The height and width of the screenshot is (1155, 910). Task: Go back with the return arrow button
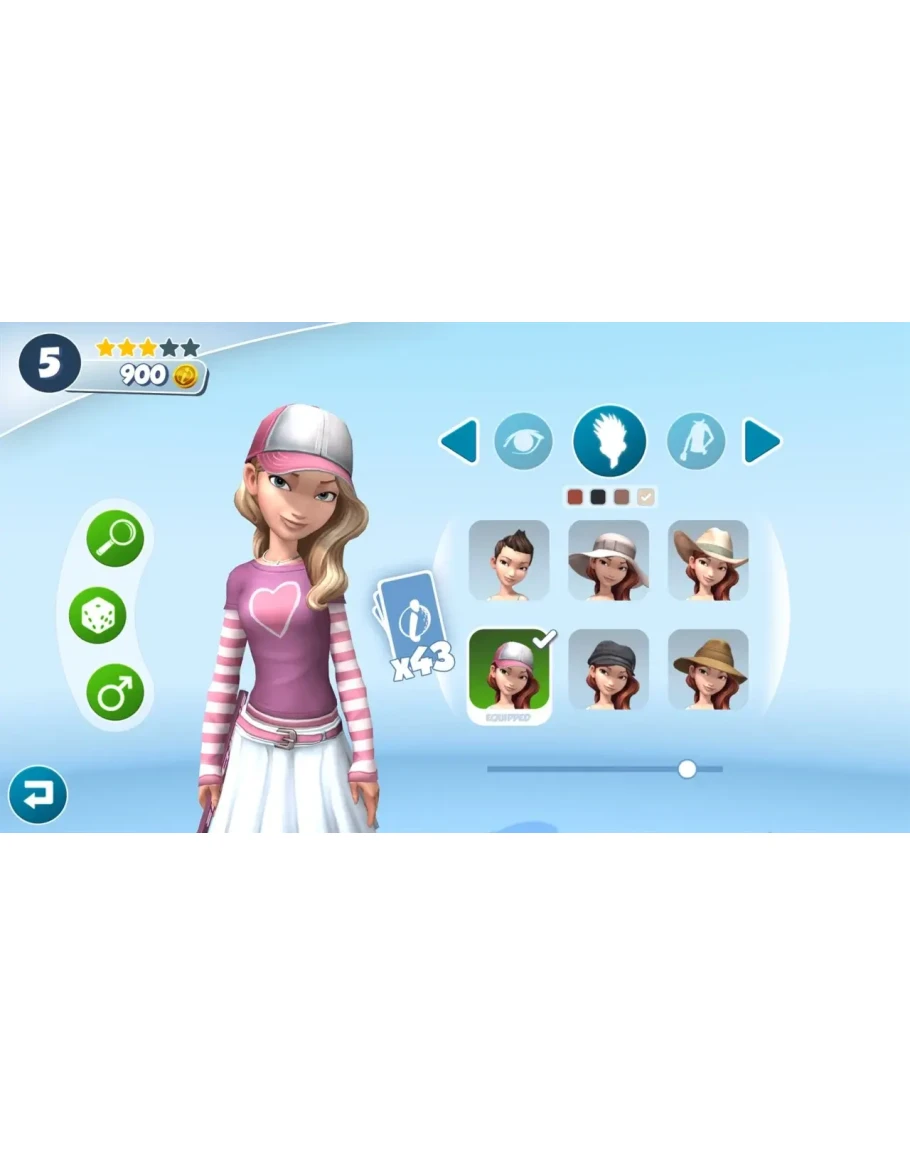coord(38,795)
